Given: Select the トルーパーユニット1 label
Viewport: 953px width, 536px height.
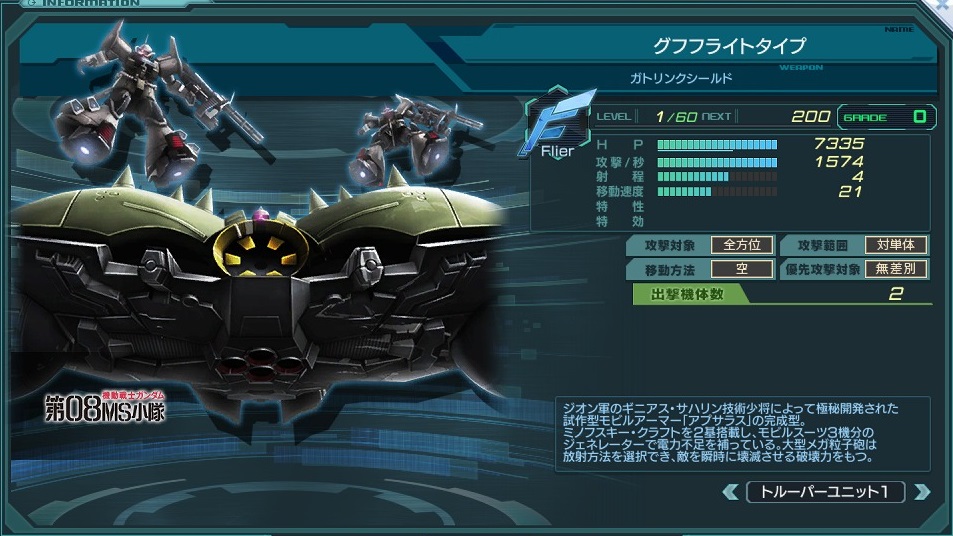Looking at the screenshot, I should pos(826,492).
